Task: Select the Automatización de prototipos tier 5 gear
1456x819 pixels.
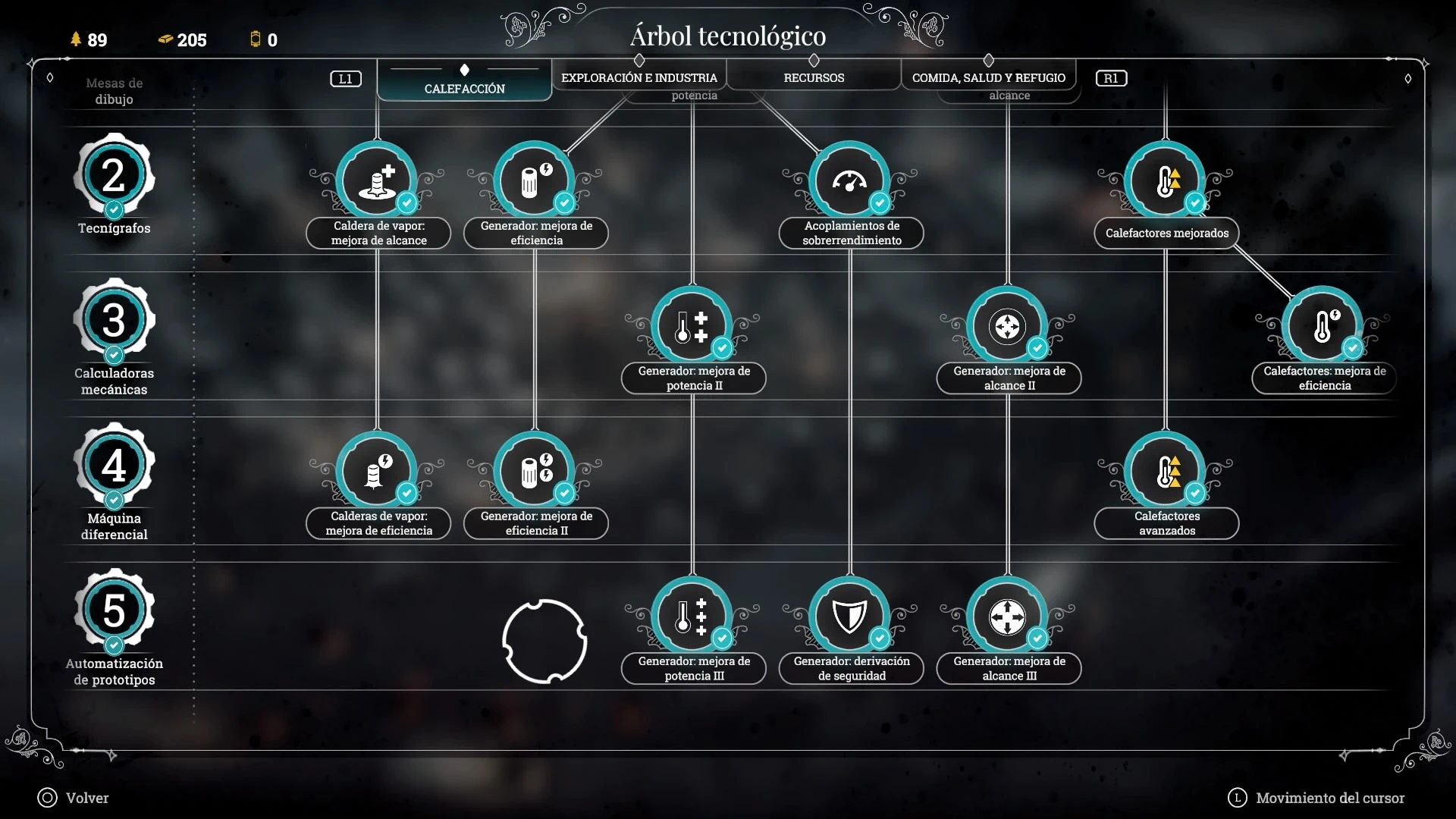Action: pos(114,610)
